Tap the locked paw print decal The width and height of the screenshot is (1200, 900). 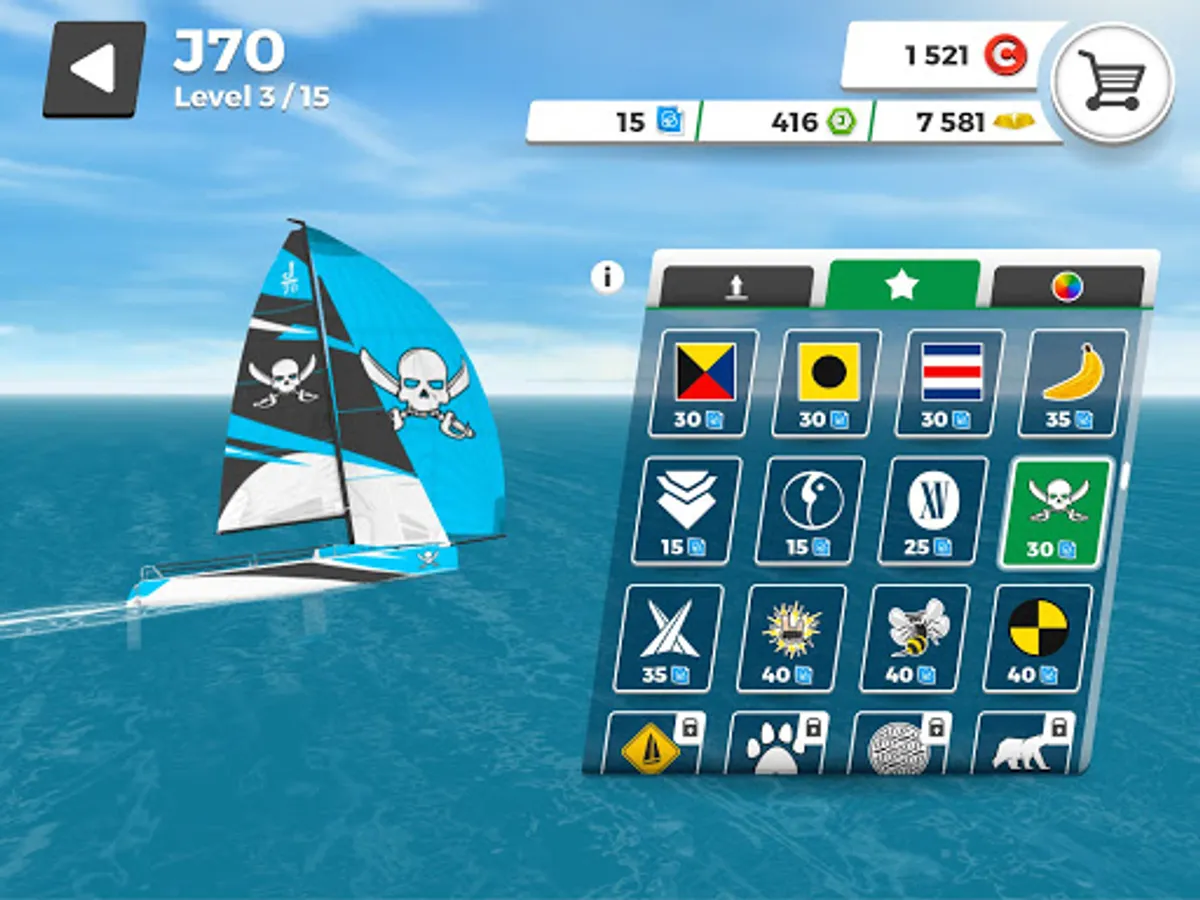point(778,745)
